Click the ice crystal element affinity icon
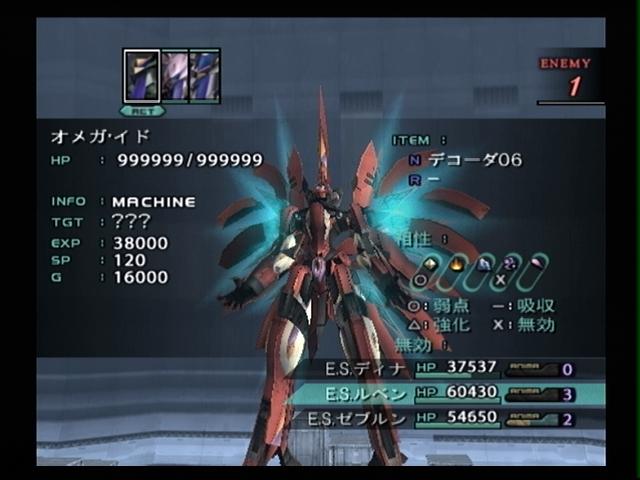Screen dimensions: 640x480 pos(484,265)
